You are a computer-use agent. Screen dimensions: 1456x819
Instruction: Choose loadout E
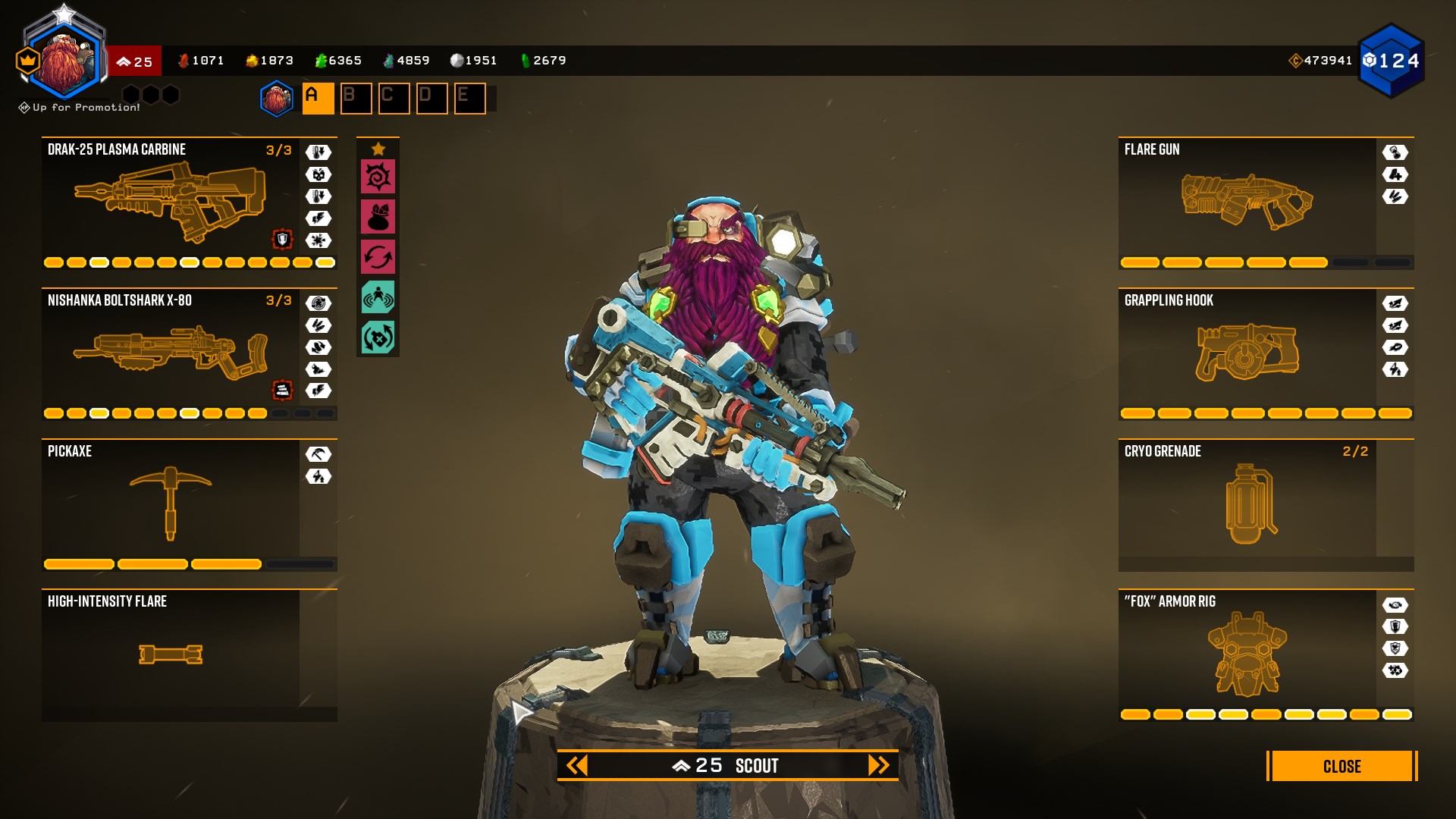469,99
